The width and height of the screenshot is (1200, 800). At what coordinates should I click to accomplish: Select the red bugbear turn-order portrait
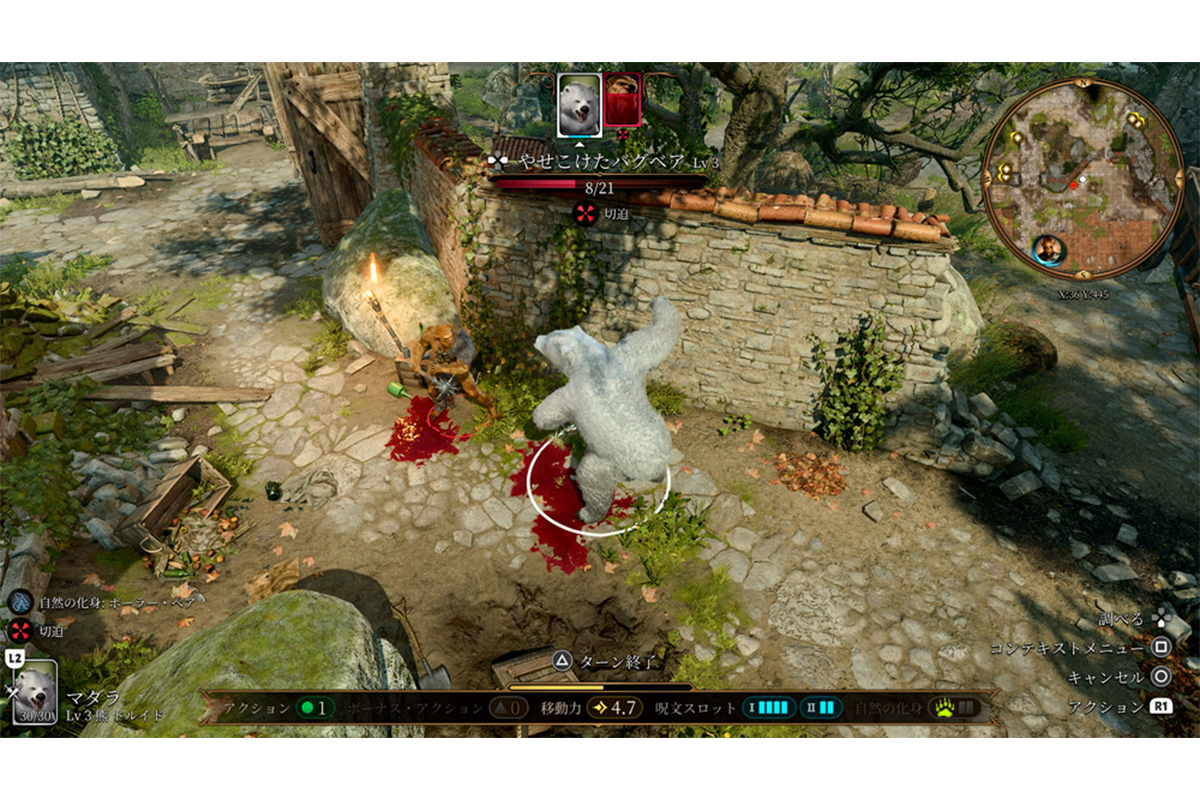(x=622, y=101)
